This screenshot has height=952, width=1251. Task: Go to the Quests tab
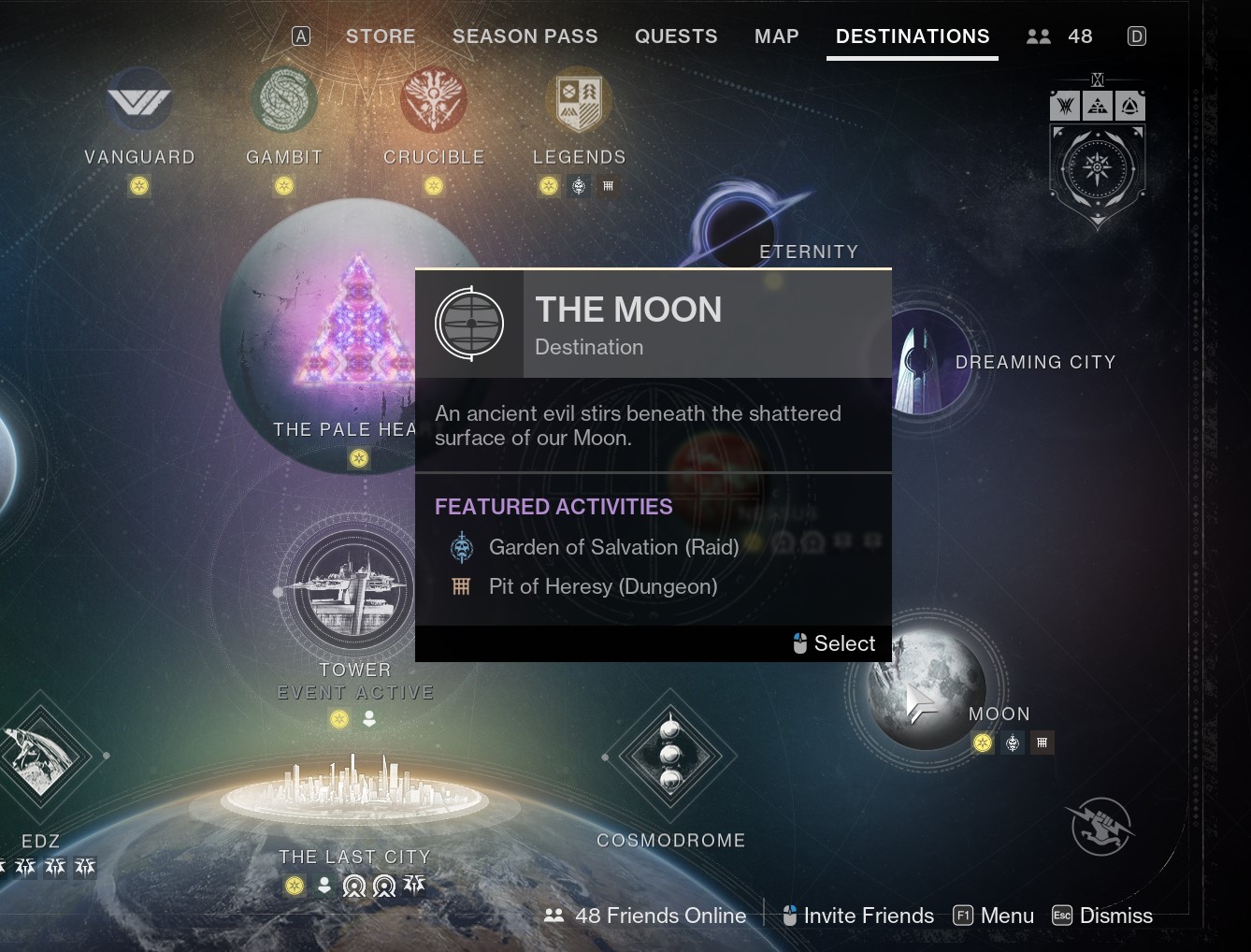click(676, 36)
